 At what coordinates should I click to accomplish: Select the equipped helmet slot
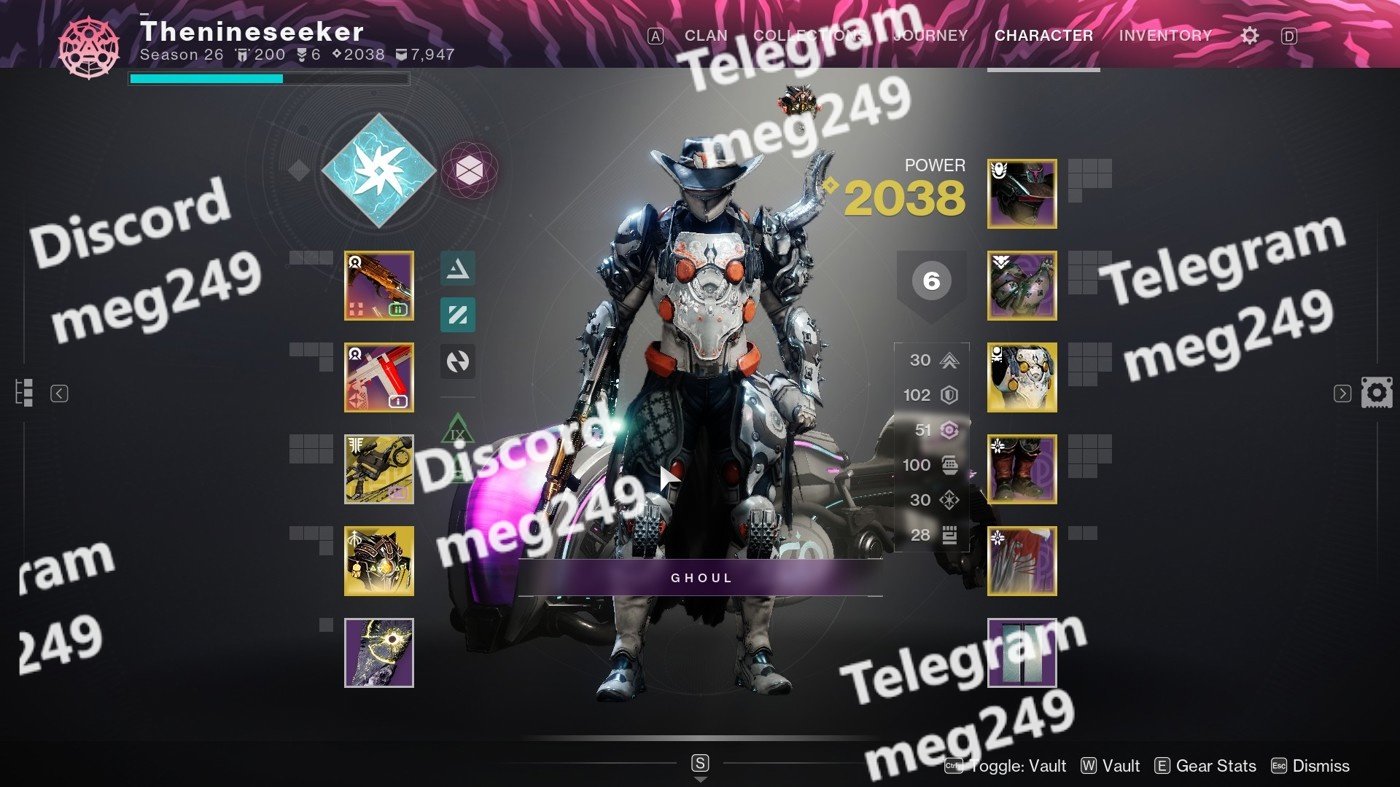click(1022, 194)
